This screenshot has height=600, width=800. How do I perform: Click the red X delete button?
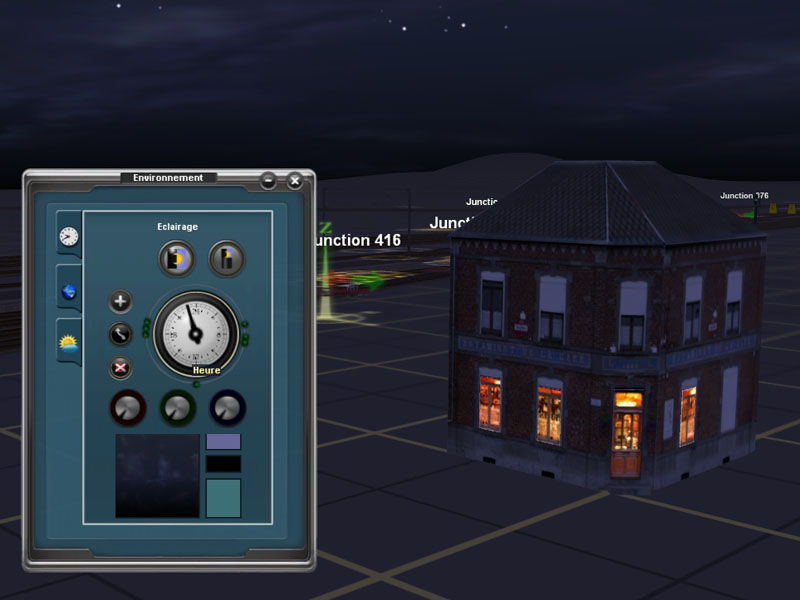(x=120, y=367)
